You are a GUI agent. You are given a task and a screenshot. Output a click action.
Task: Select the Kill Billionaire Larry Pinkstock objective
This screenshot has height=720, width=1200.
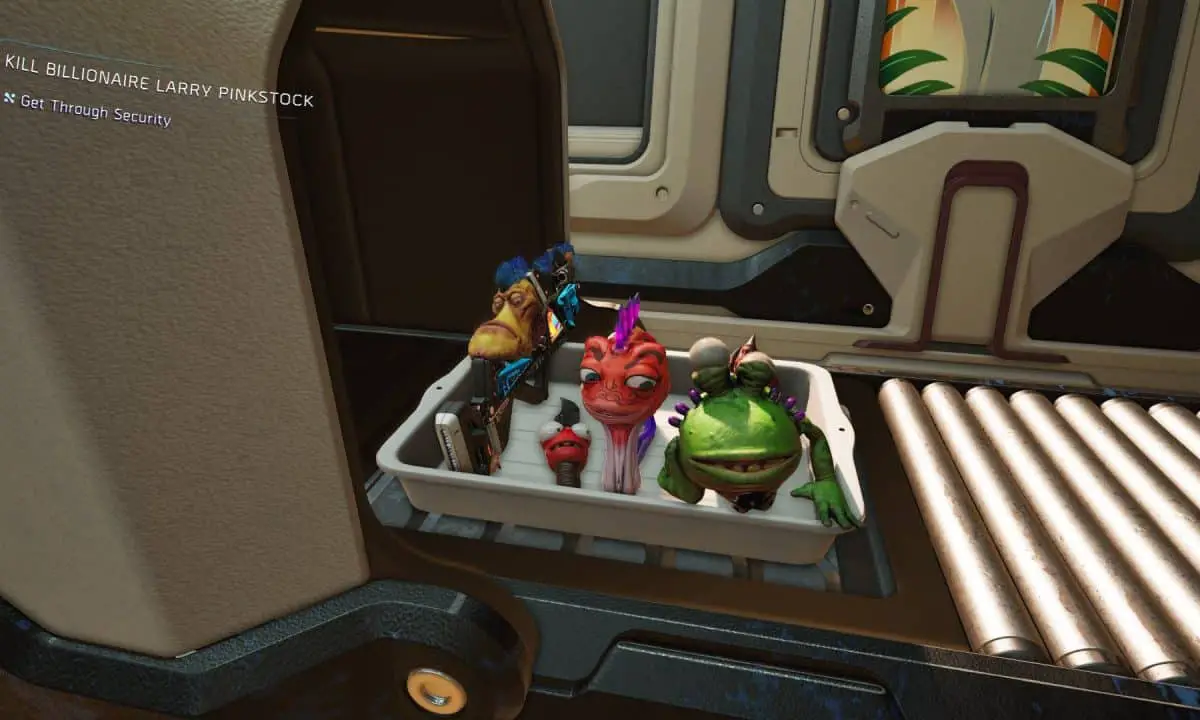point(158,81)
